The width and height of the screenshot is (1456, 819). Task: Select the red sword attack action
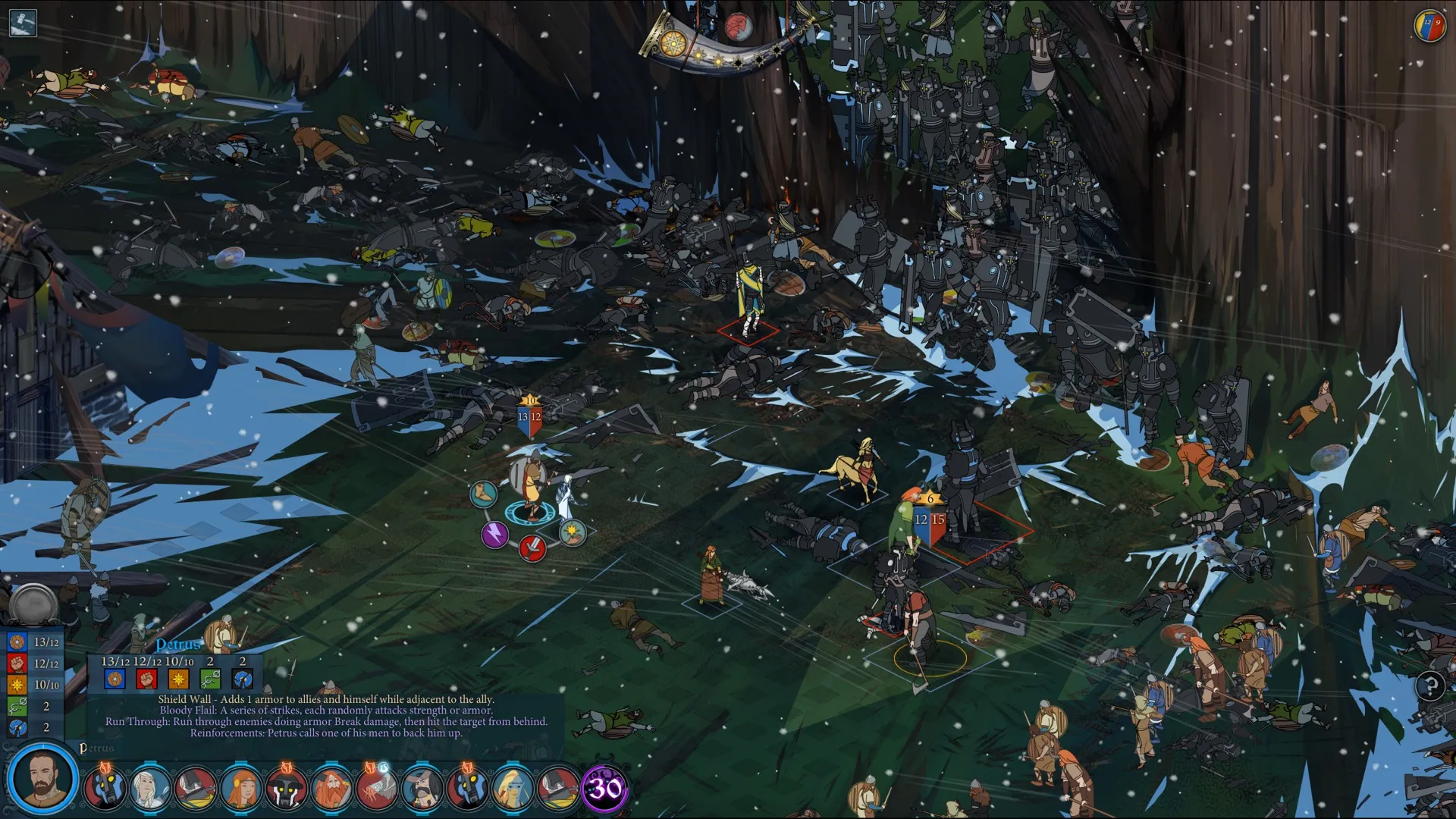[532, 548]
